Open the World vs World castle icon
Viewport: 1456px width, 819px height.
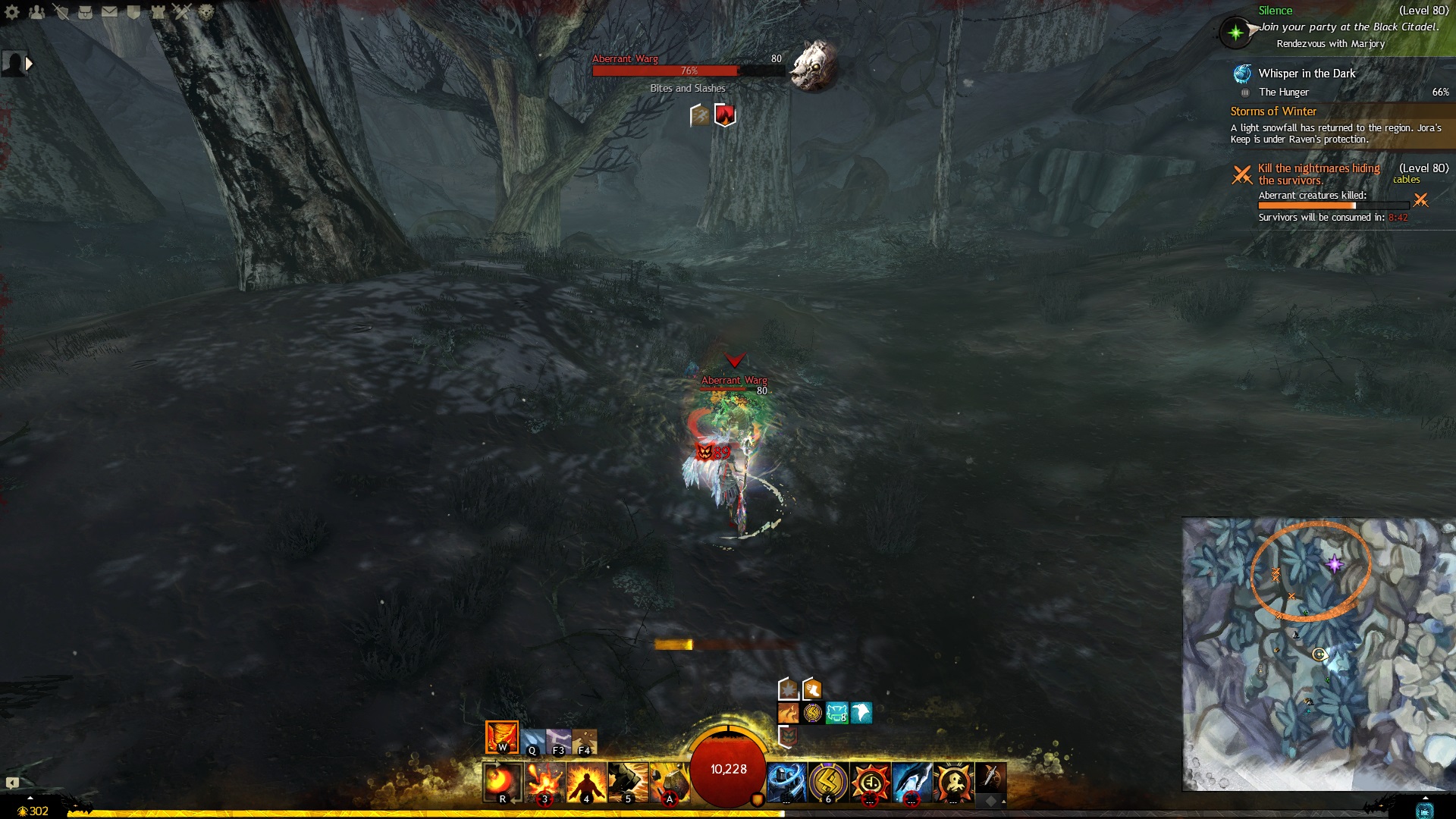(x=158, y=11)
